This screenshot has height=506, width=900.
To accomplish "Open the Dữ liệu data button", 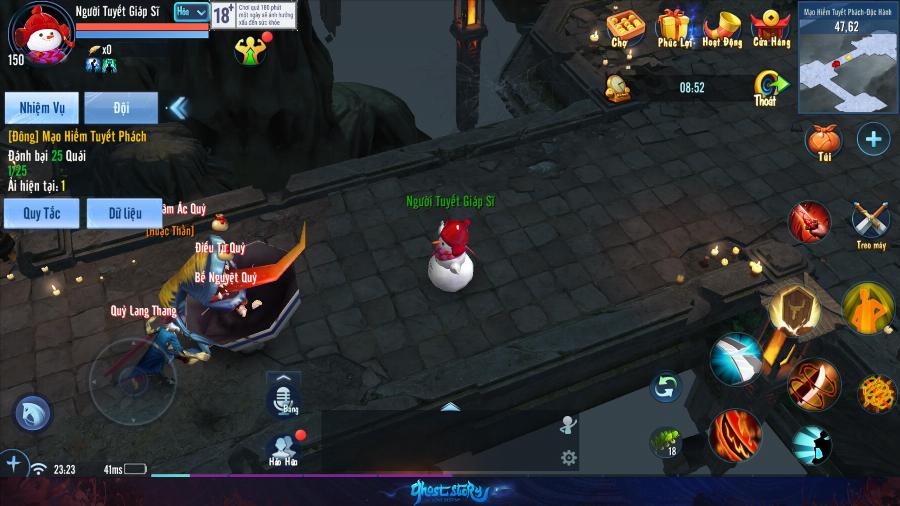I will point(123,212).
